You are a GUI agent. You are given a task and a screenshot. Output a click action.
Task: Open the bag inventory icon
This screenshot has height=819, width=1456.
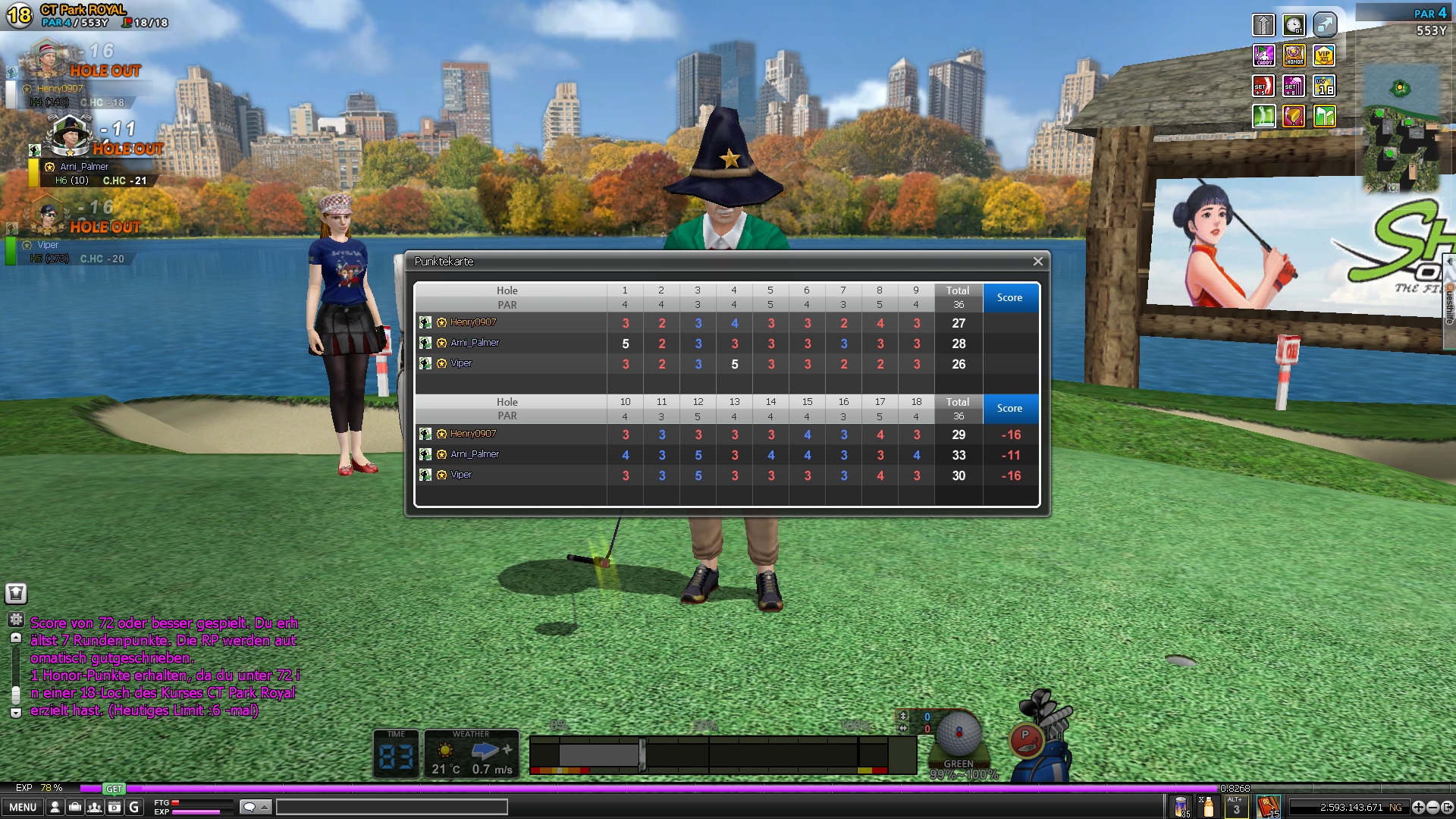tap(75, 807)
